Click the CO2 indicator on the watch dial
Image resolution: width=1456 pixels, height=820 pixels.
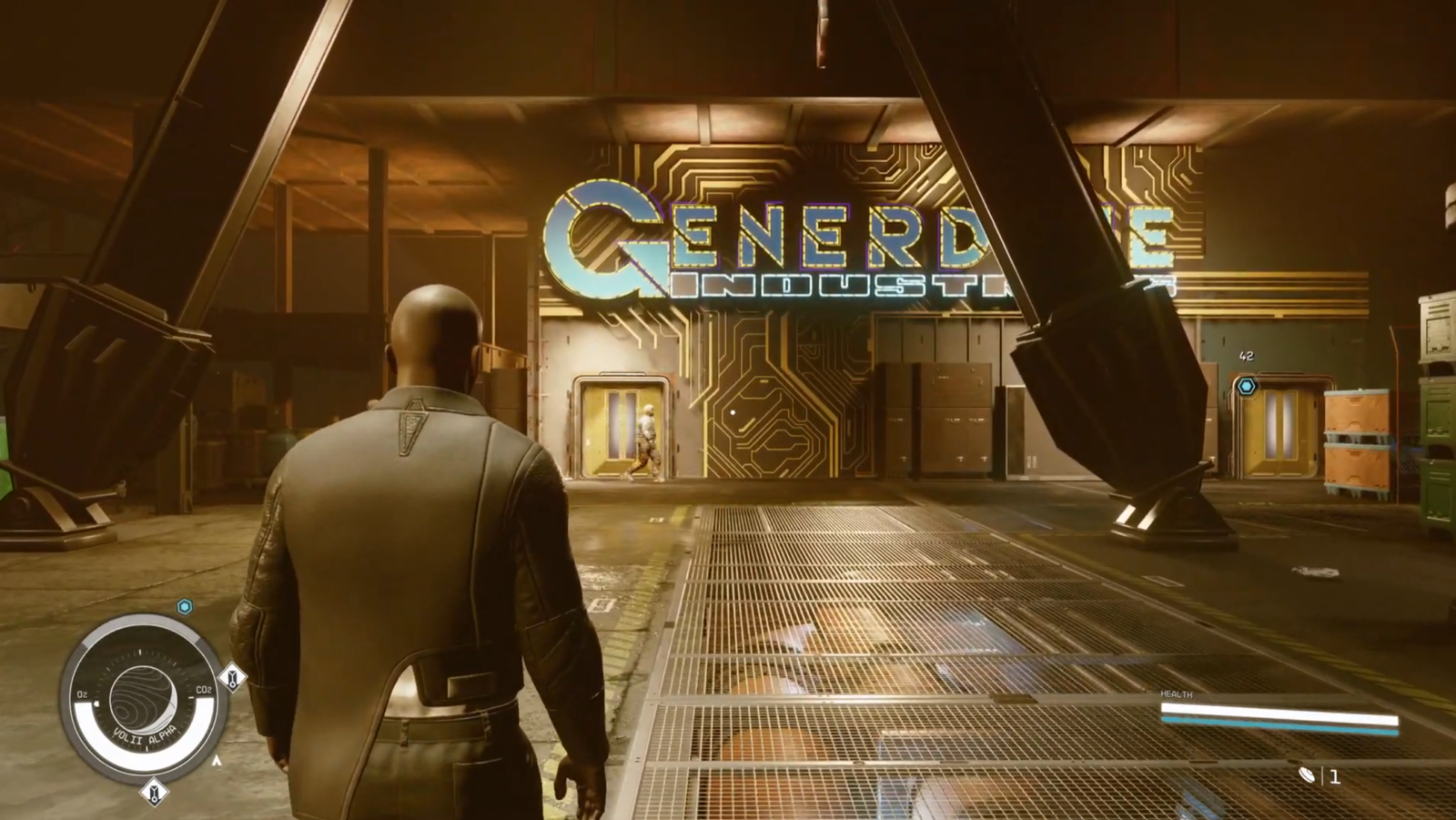click(x=205, y=690)
